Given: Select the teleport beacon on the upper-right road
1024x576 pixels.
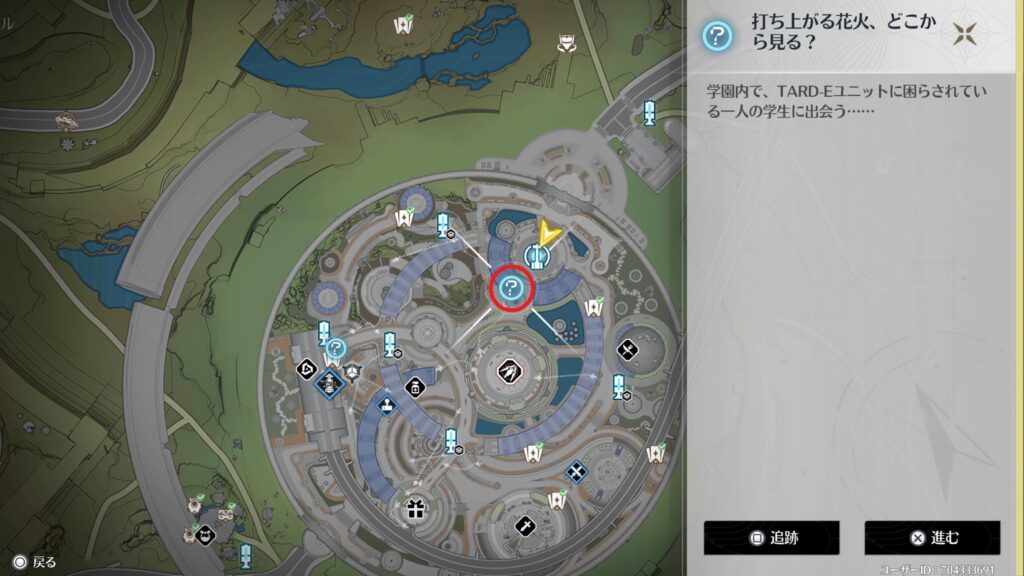Looking at the screenshot, I should [649, 113].
